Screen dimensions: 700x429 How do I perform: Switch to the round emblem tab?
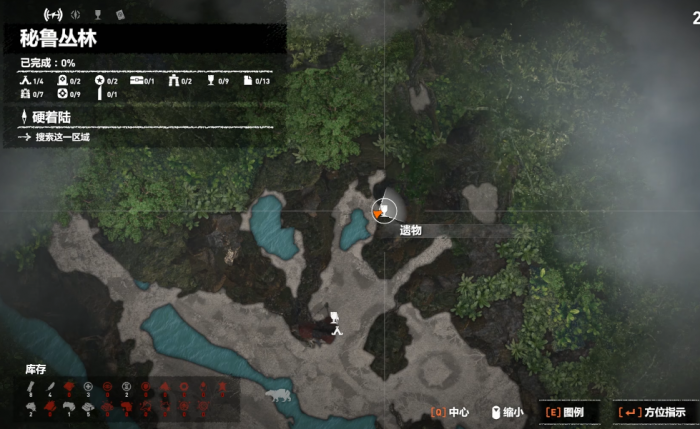(x=75, y=15)
